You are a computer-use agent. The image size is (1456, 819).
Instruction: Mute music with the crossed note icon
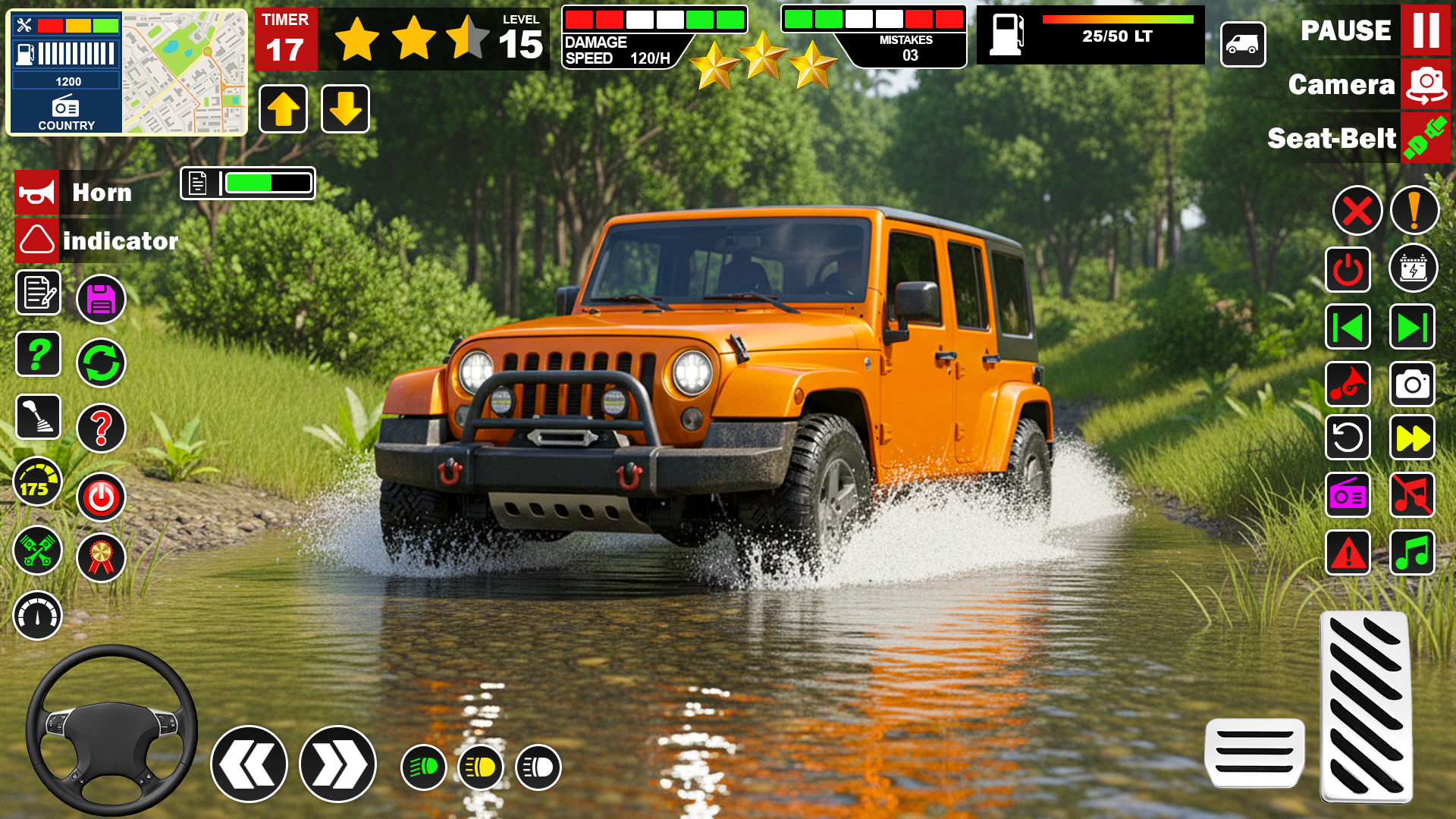pos(1412,495)
